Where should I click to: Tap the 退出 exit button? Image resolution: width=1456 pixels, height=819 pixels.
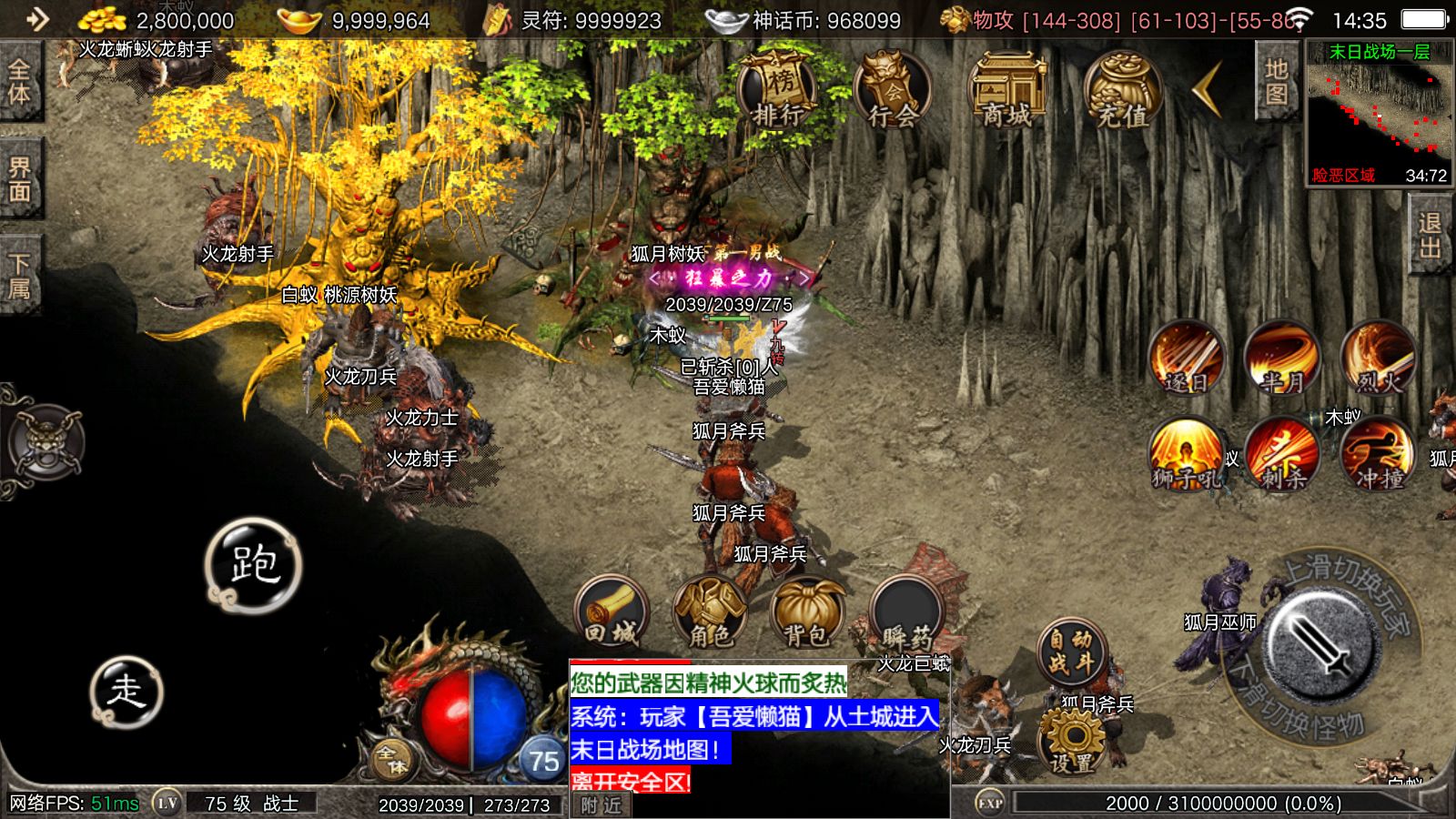1431,237
